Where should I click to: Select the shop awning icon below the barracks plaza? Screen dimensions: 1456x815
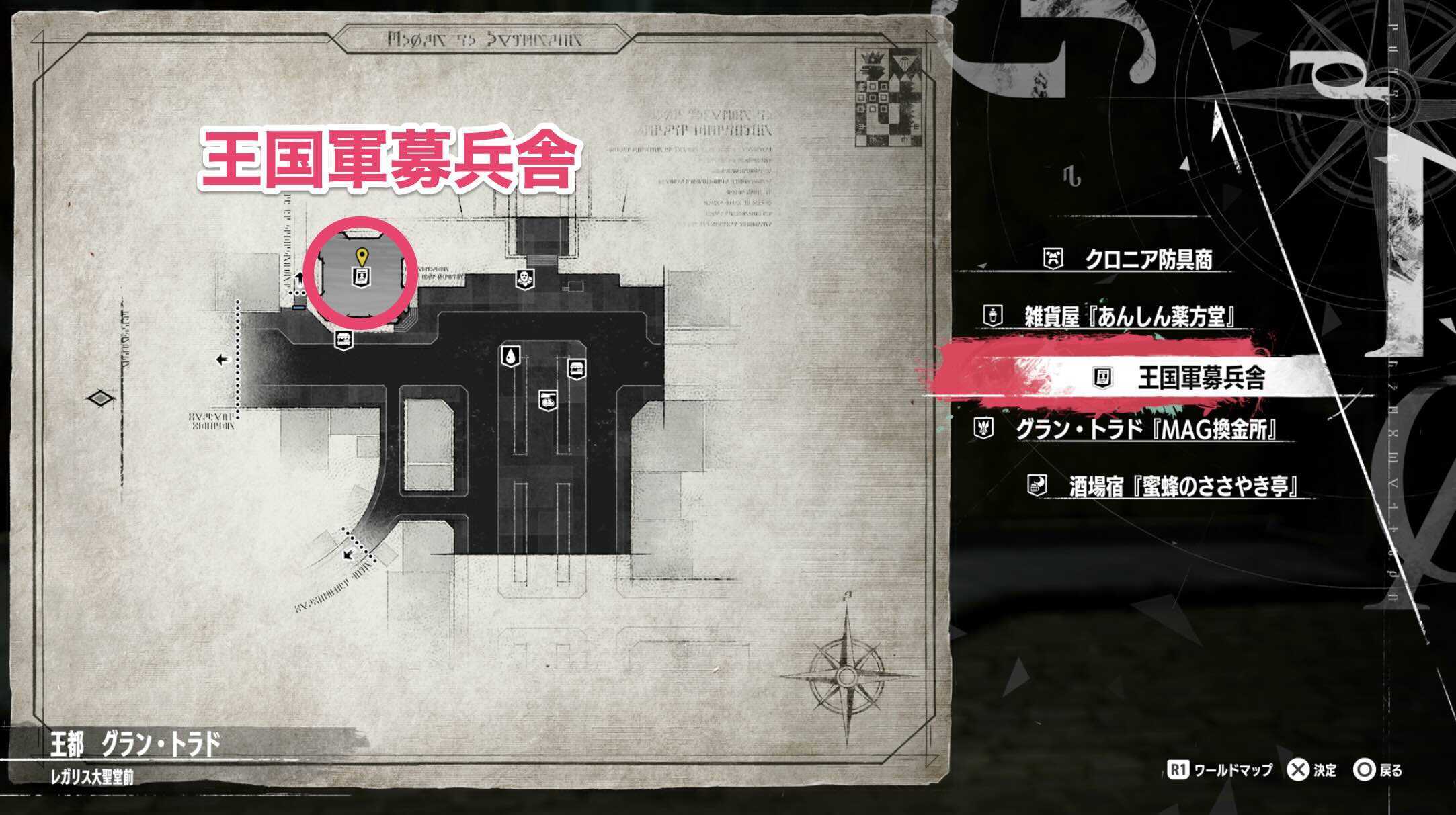click(344, 340)
